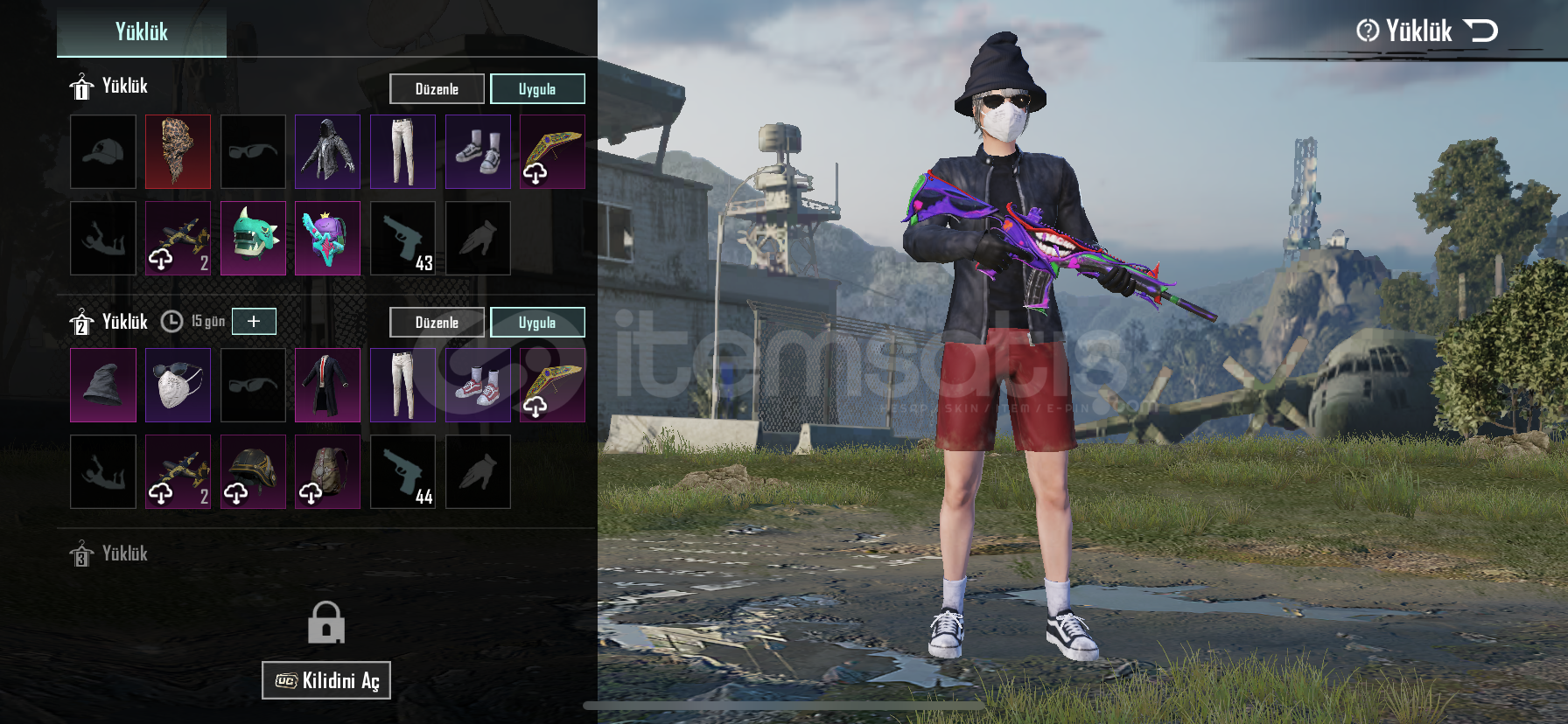The image size is (1568, 724).
Task: Open the Yüklük tab
Action: (142, 32)
